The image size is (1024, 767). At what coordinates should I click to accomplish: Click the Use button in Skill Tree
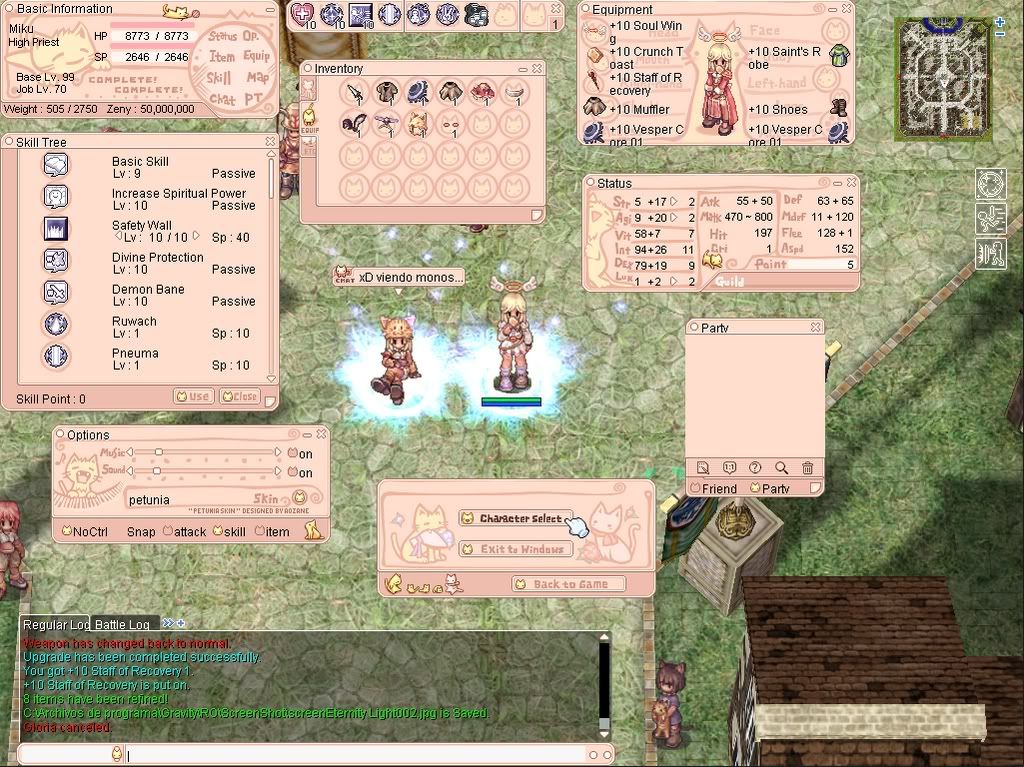pyautogui.click(x=193, y=396)
